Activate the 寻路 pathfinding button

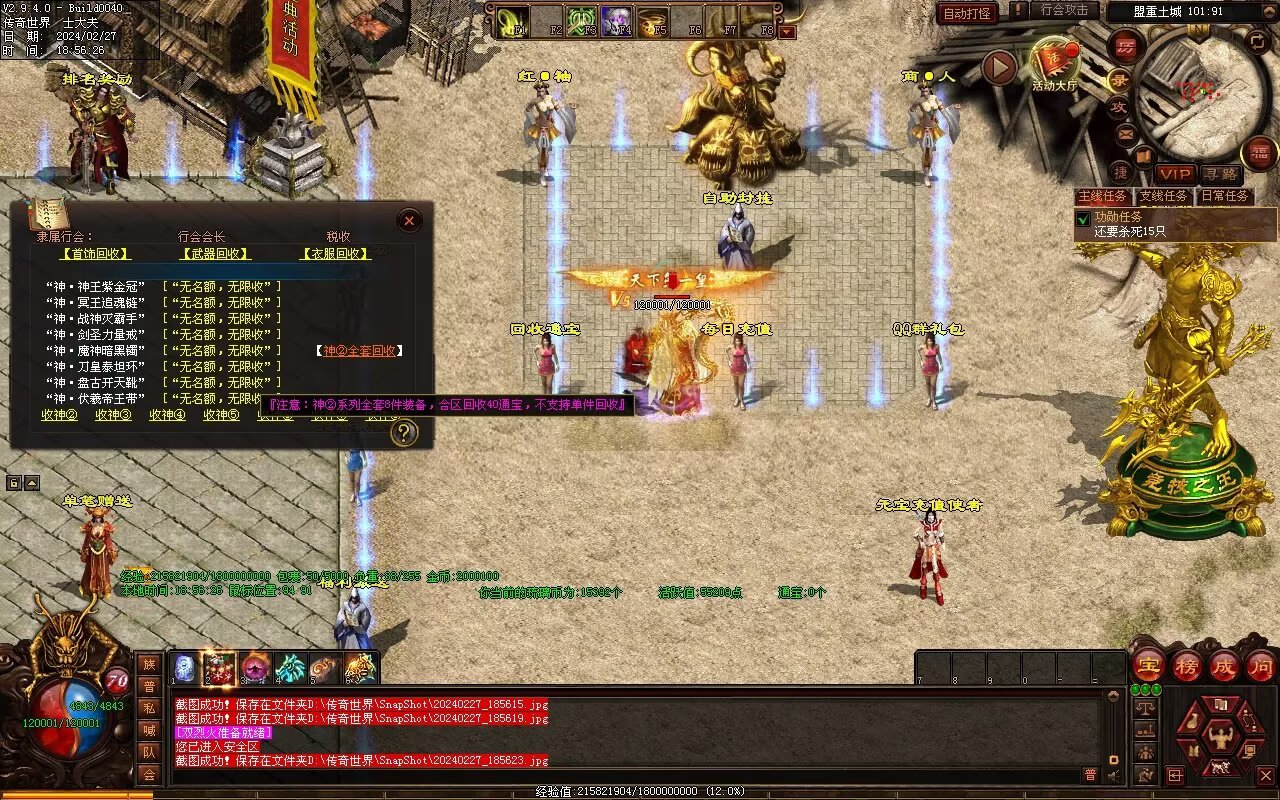pos(1219,174)
